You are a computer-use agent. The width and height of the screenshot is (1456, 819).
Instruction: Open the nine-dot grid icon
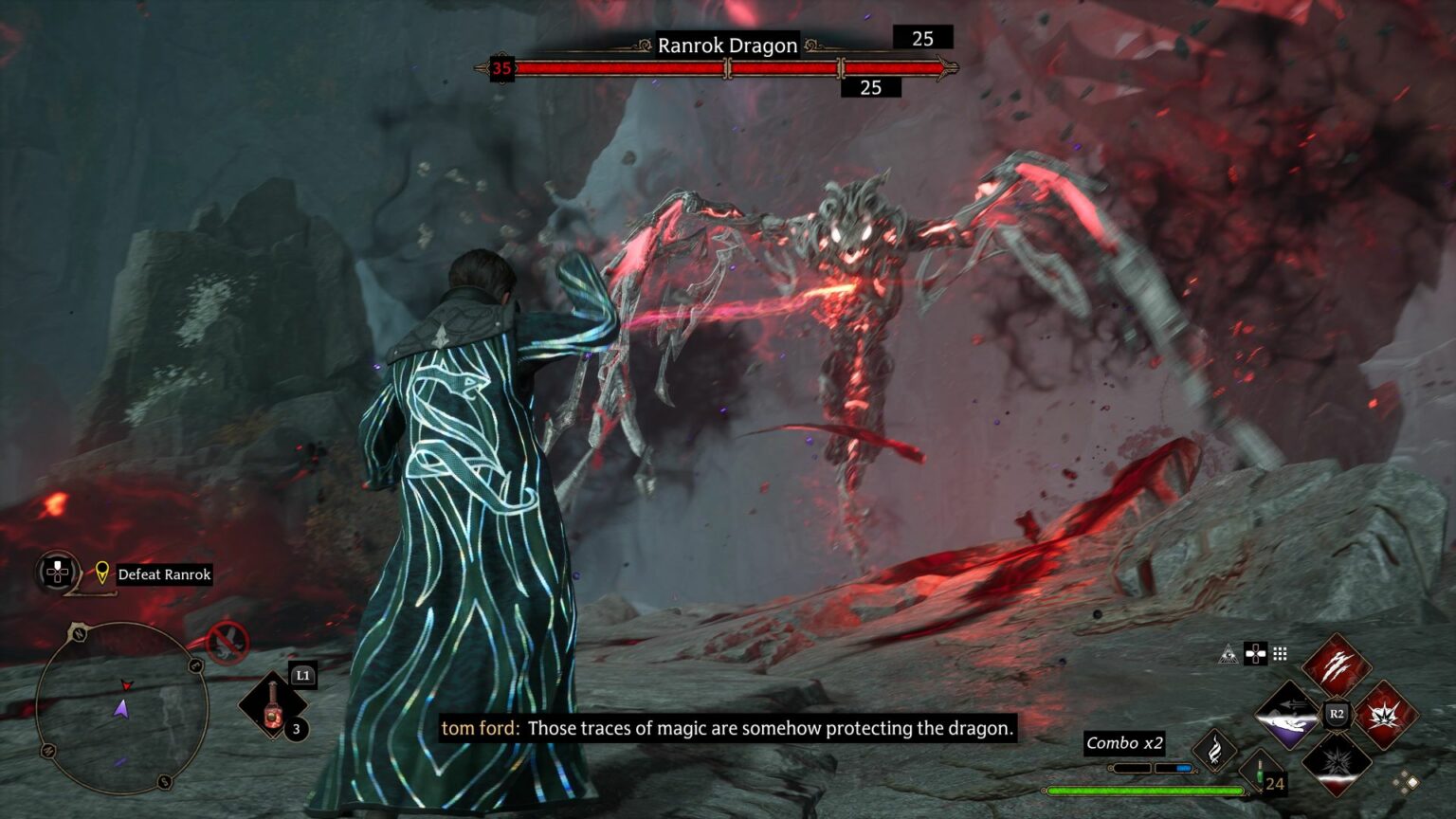pyautogui.click(x=1280, y=653)
